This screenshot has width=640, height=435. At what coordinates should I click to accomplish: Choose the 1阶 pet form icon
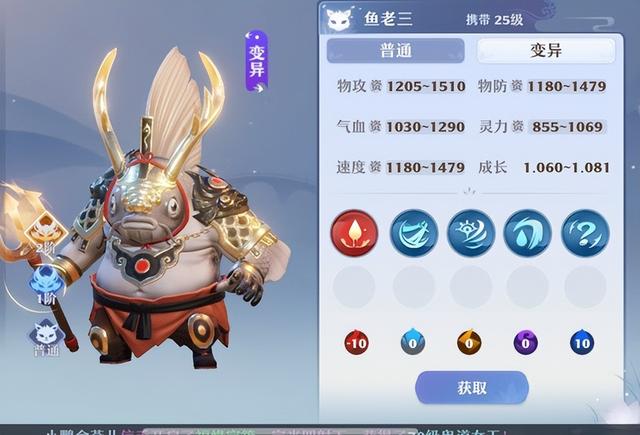[x=46, y=285]
